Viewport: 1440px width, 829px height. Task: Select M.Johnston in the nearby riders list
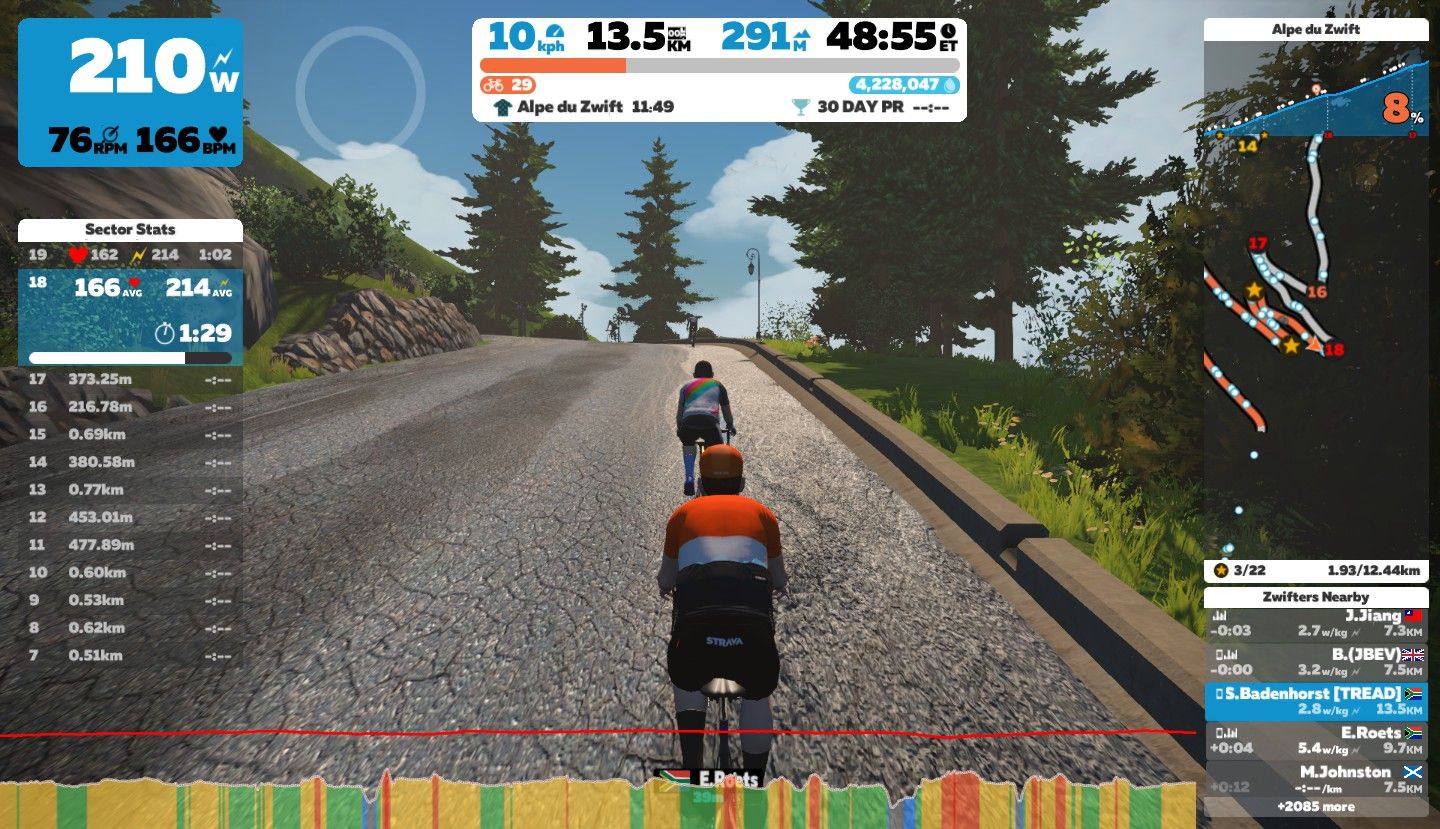click(x=1316, y=778)
